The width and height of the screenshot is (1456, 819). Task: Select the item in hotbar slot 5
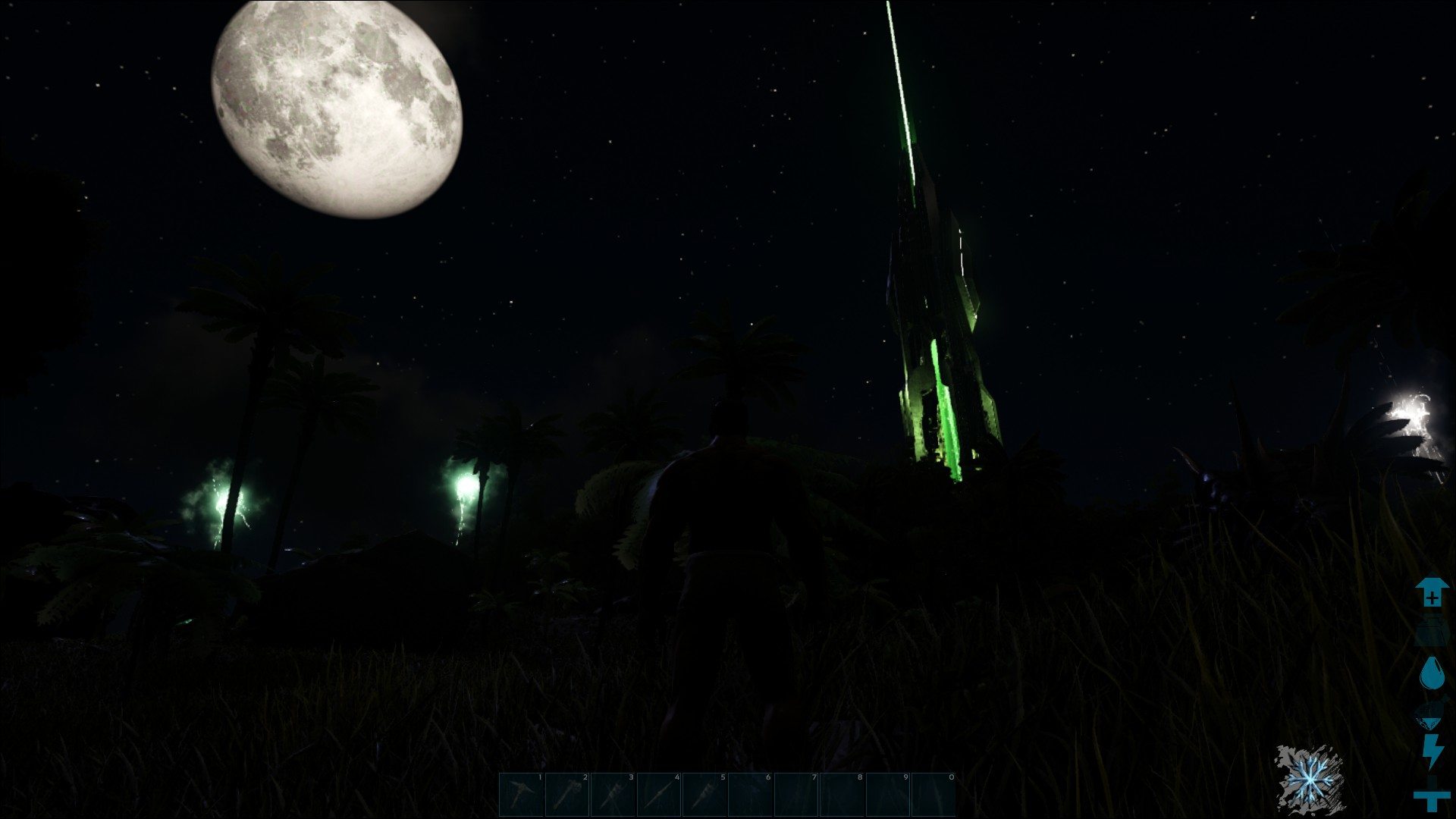(704, 794)
